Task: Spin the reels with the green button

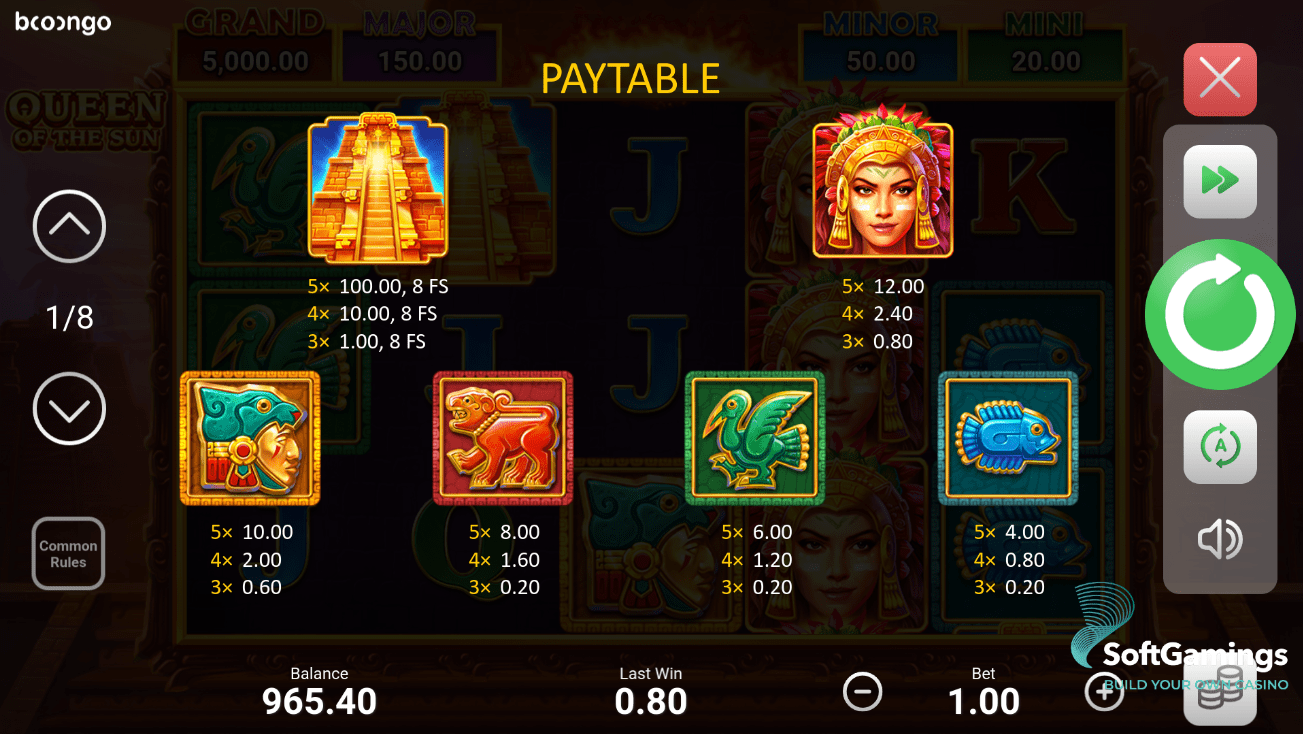Action: [x=1220, y=315]
